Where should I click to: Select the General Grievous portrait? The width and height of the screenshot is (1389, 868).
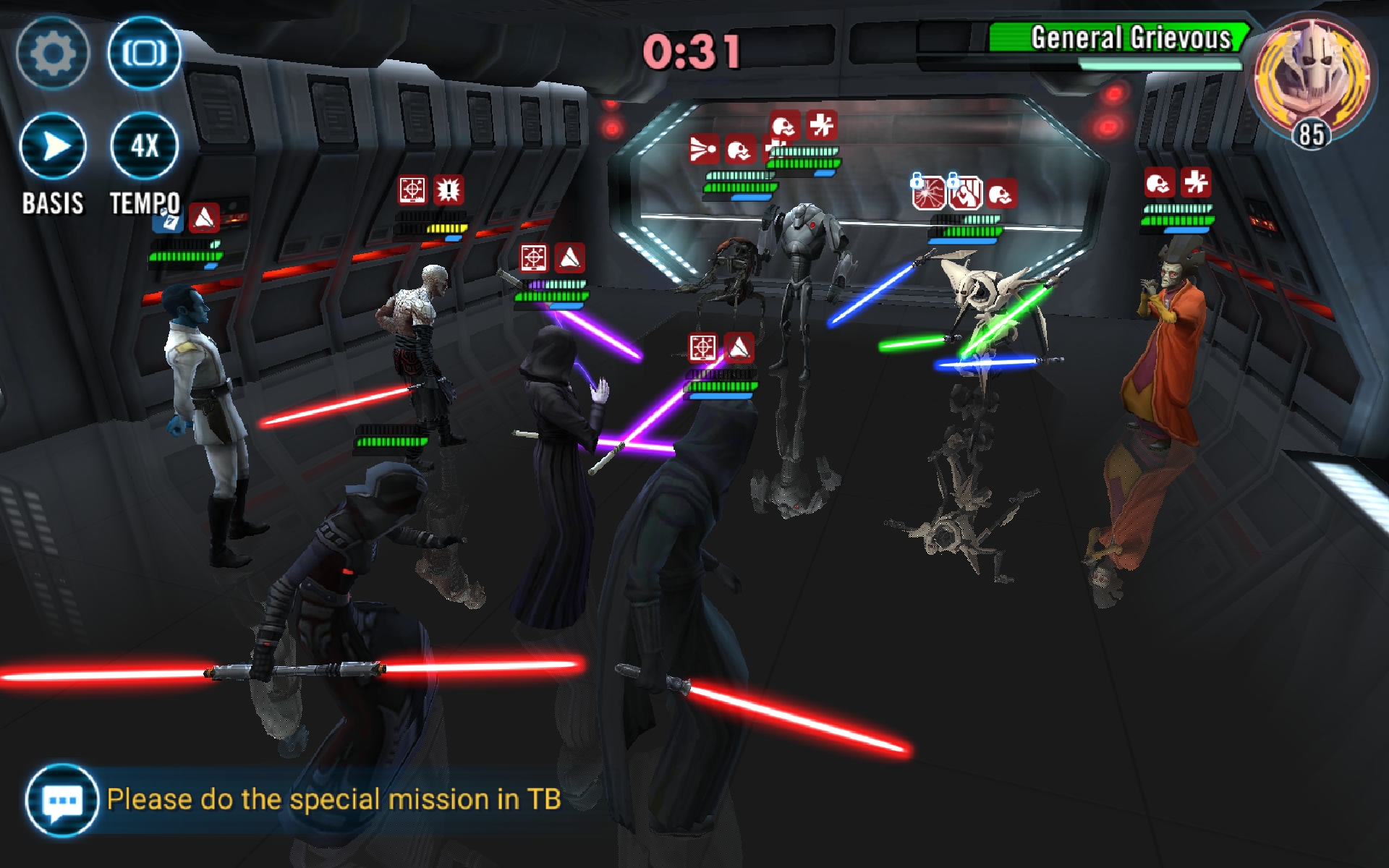[1311, 76]
